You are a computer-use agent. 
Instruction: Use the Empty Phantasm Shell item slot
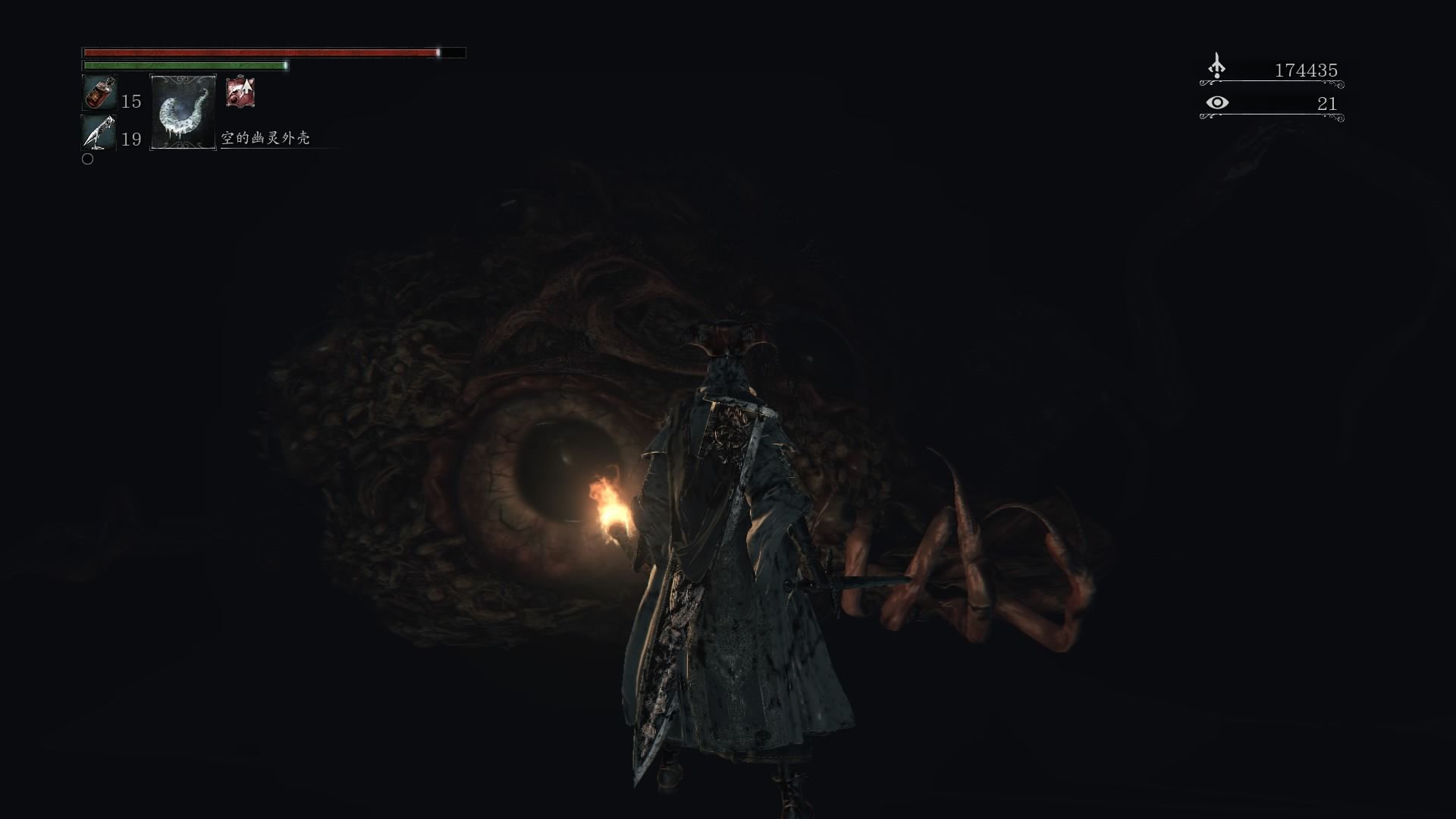coord(183,112)
